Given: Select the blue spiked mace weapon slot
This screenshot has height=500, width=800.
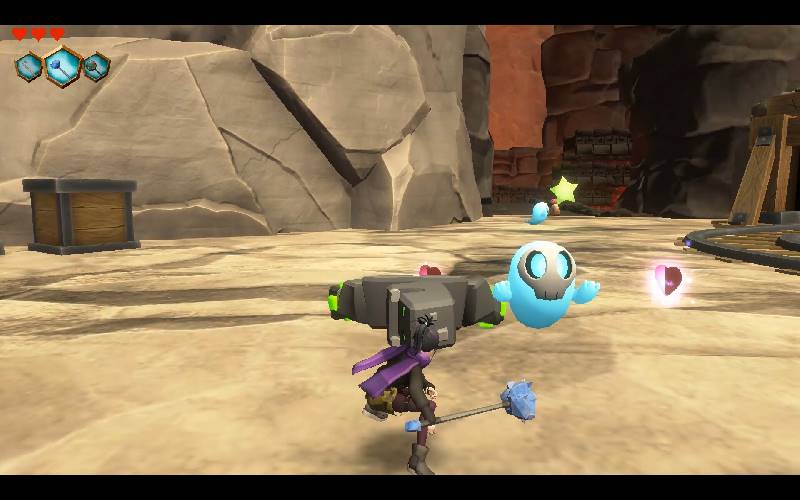Looking at the screenshot, I should coord(62,67).
